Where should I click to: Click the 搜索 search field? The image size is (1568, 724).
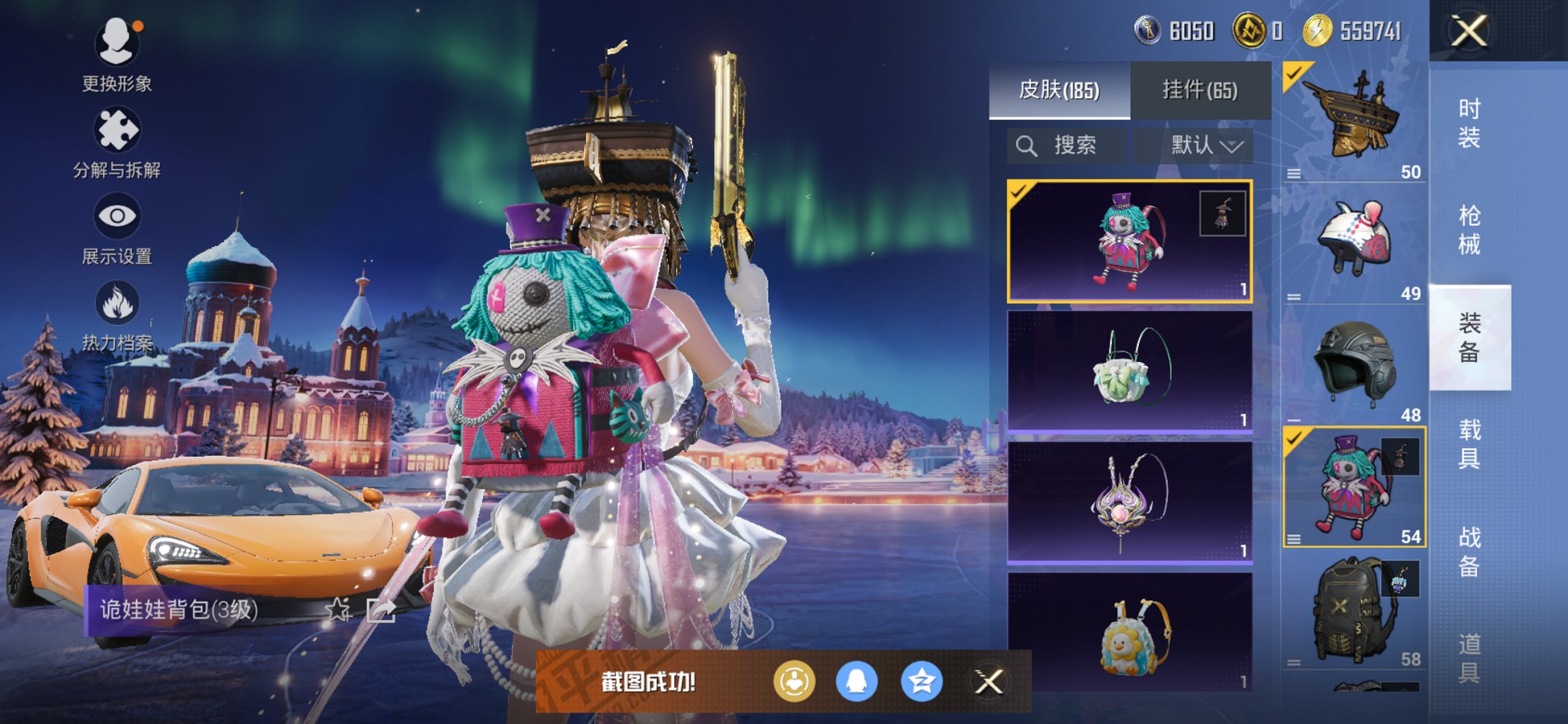coord(1067,146)
